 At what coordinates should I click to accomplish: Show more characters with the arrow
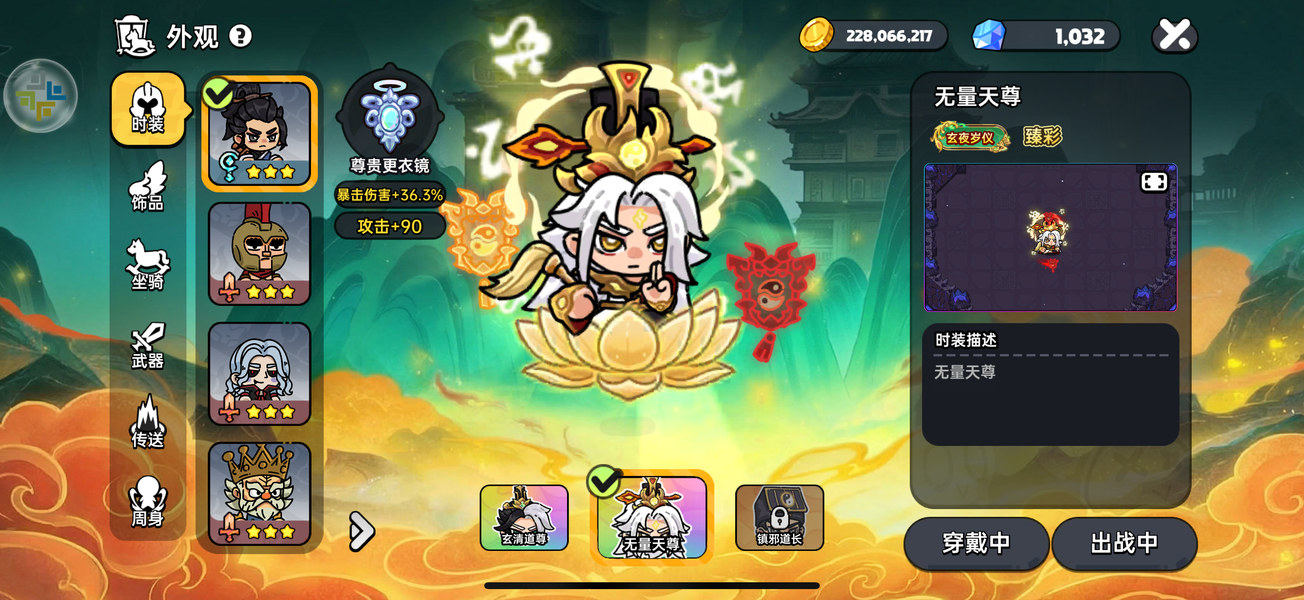[x=361, y=532]
